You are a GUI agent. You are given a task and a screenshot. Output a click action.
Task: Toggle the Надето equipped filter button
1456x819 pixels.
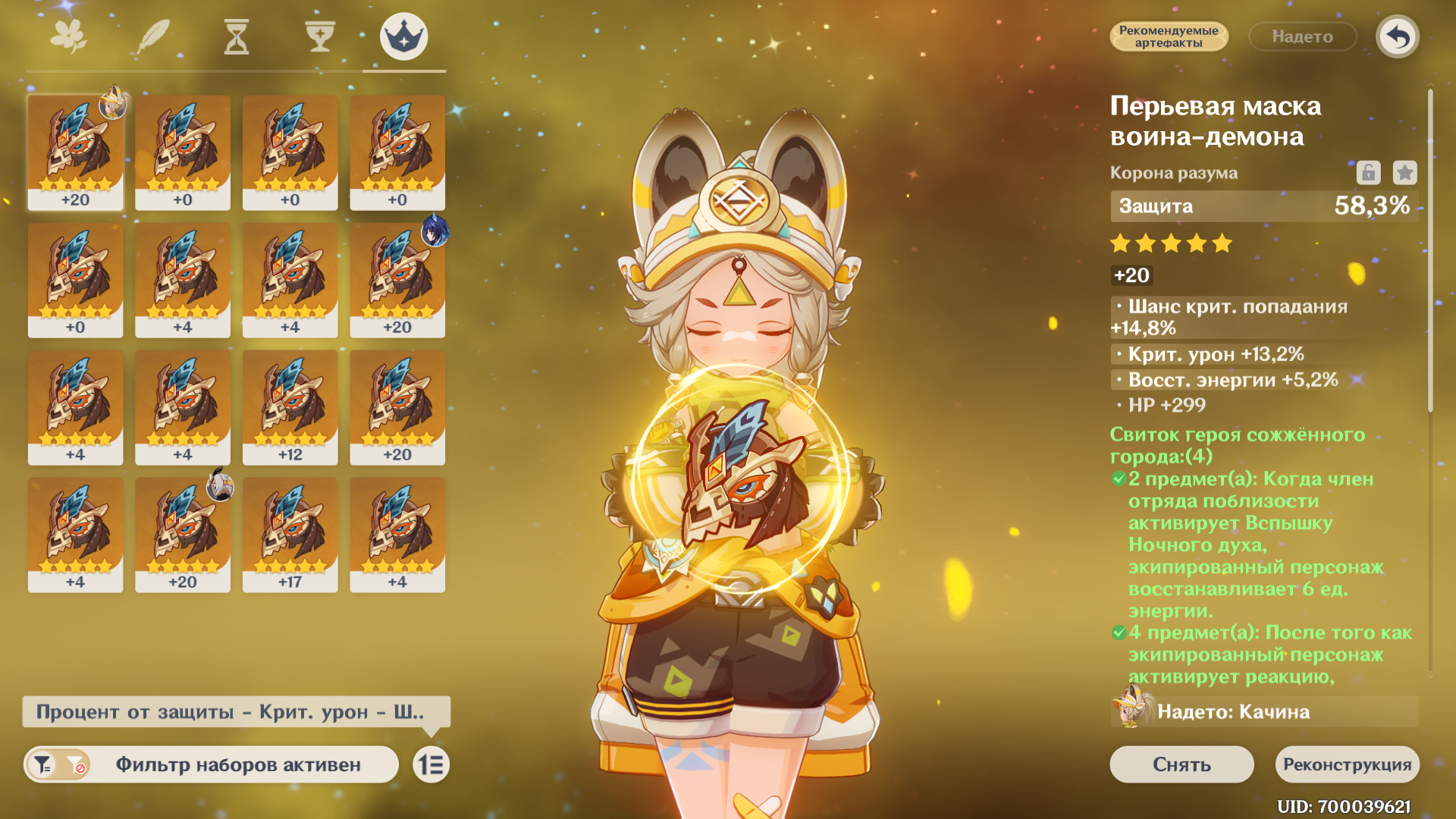[x=1302, y=36]
